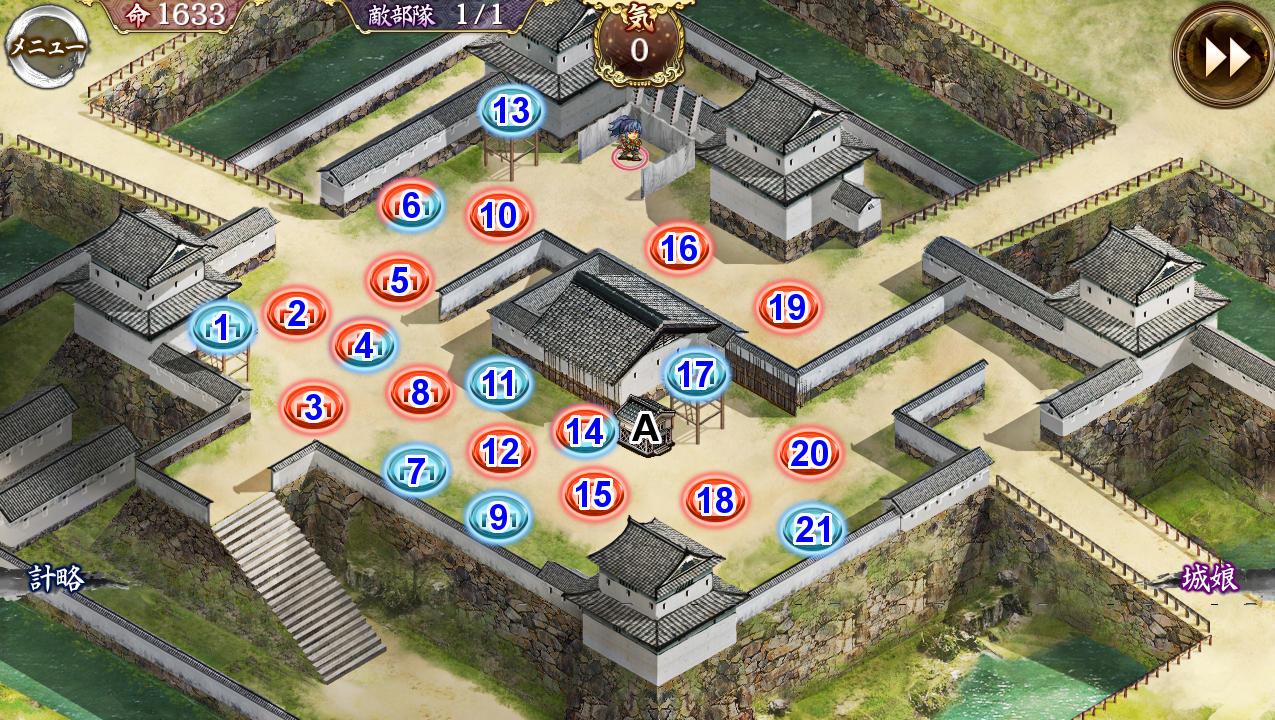1275x720 pixels.
Task: Choose deployment slot number 1
Action: coord(221,326)
